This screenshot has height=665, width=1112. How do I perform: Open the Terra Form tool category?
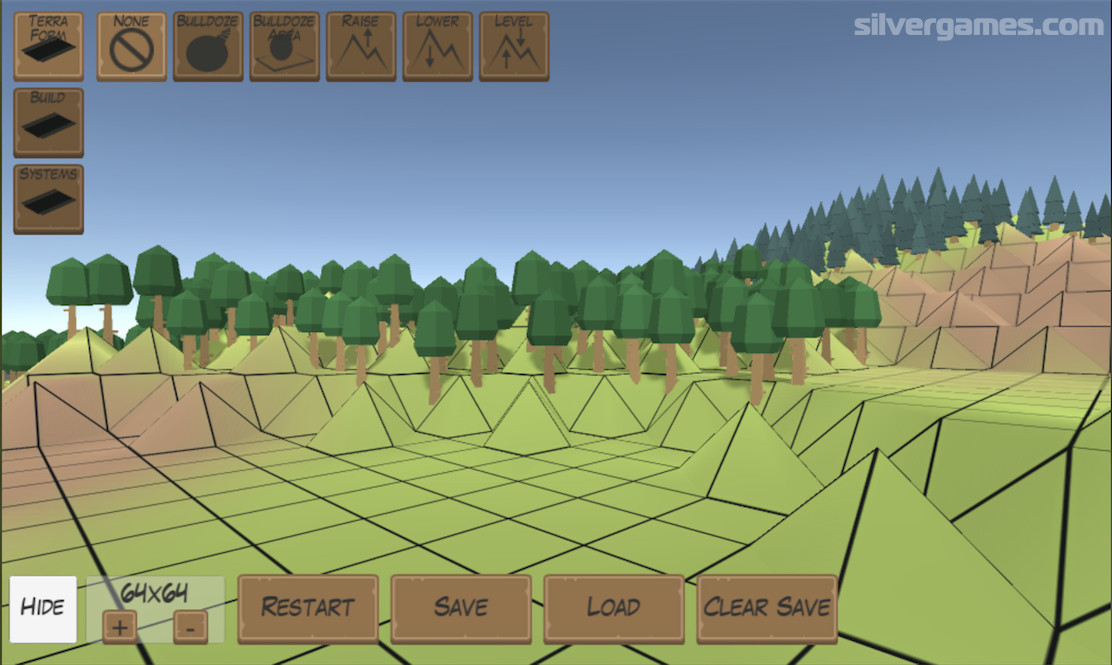(48, 46)
